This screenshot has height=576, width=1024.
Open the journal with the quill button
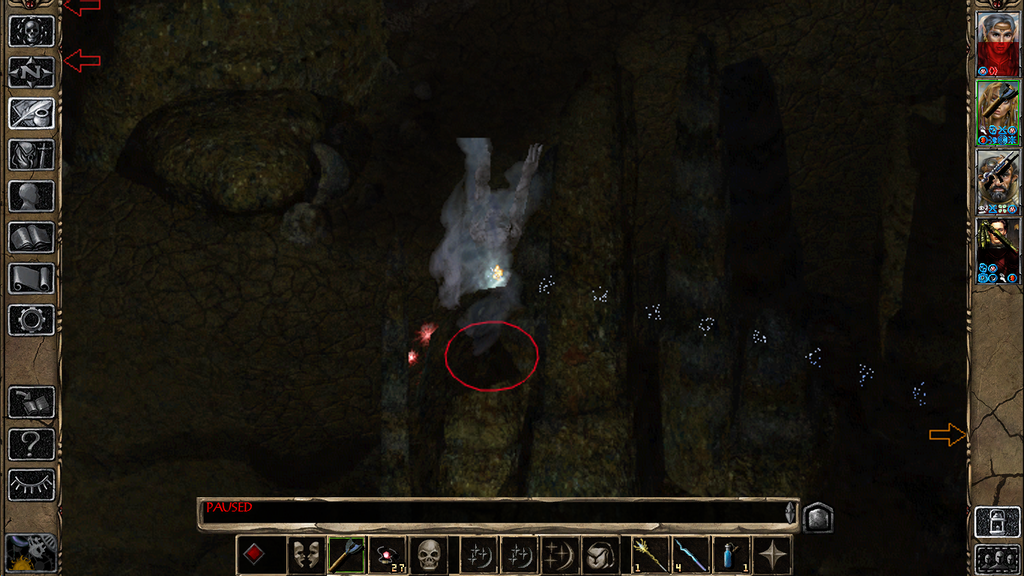tap(31, 112)
